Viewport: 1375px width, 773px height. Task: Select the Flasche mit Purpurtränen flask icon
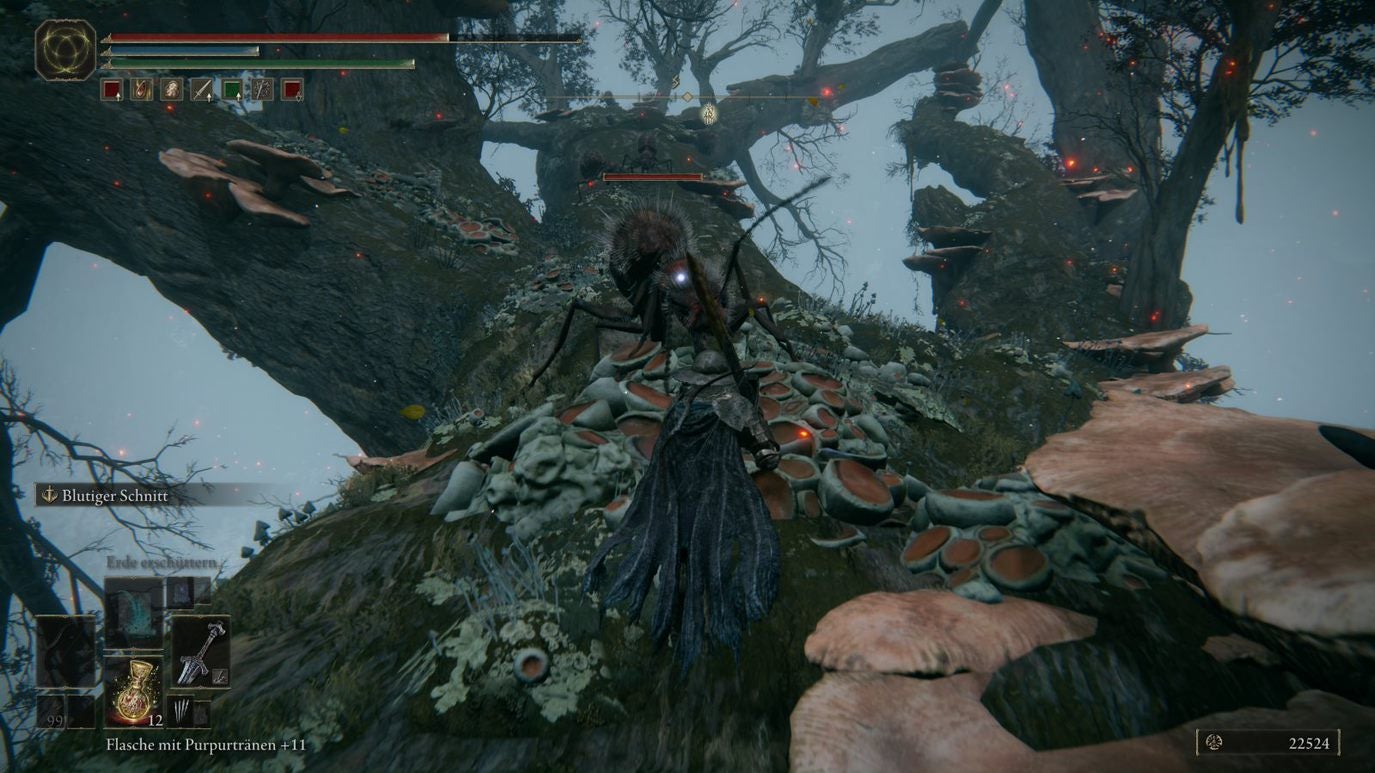pyautogui.click(x=135, y=692)
